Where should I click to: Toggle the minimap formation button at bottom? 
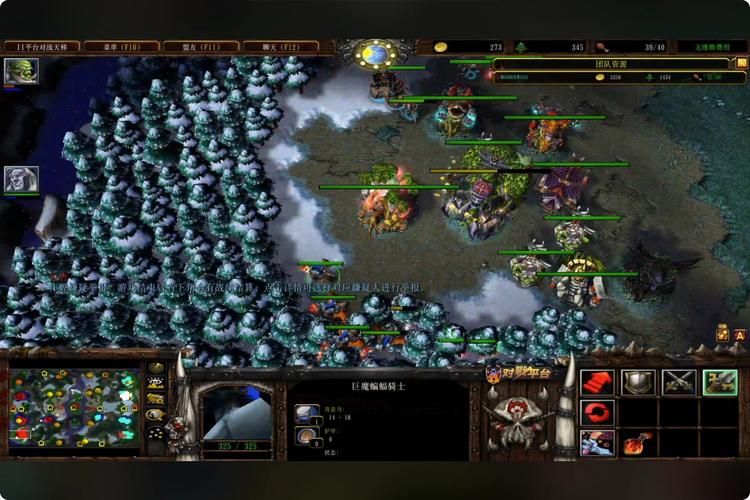pyautogui.click(x=155, y=434)
